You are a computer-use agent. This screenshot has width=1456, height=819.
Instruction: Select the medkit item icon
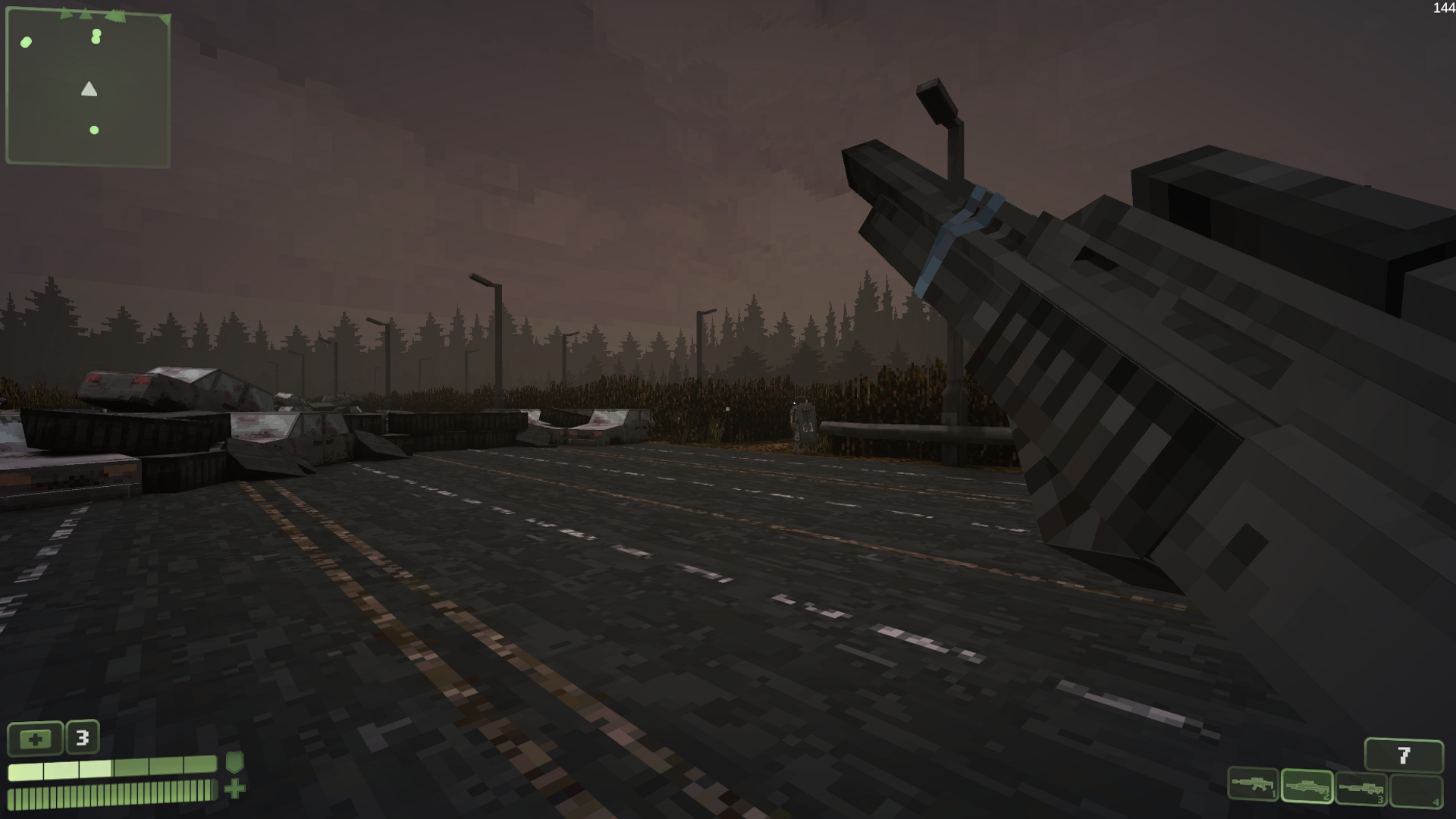click(x=36, y=739)
